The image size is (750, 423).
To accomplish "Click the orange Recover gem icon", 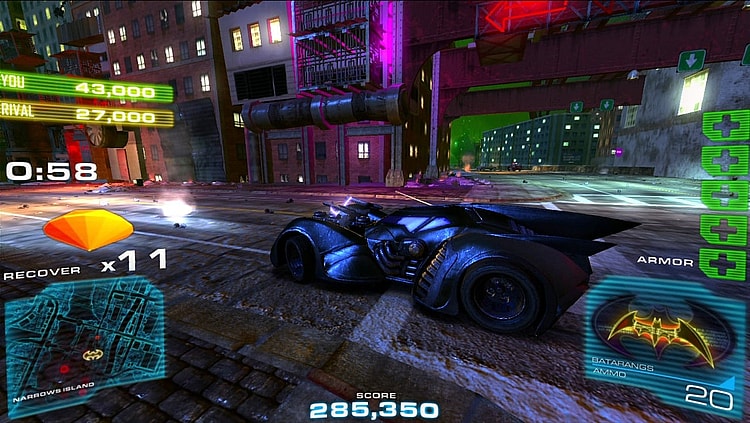I will pos(88,229).
